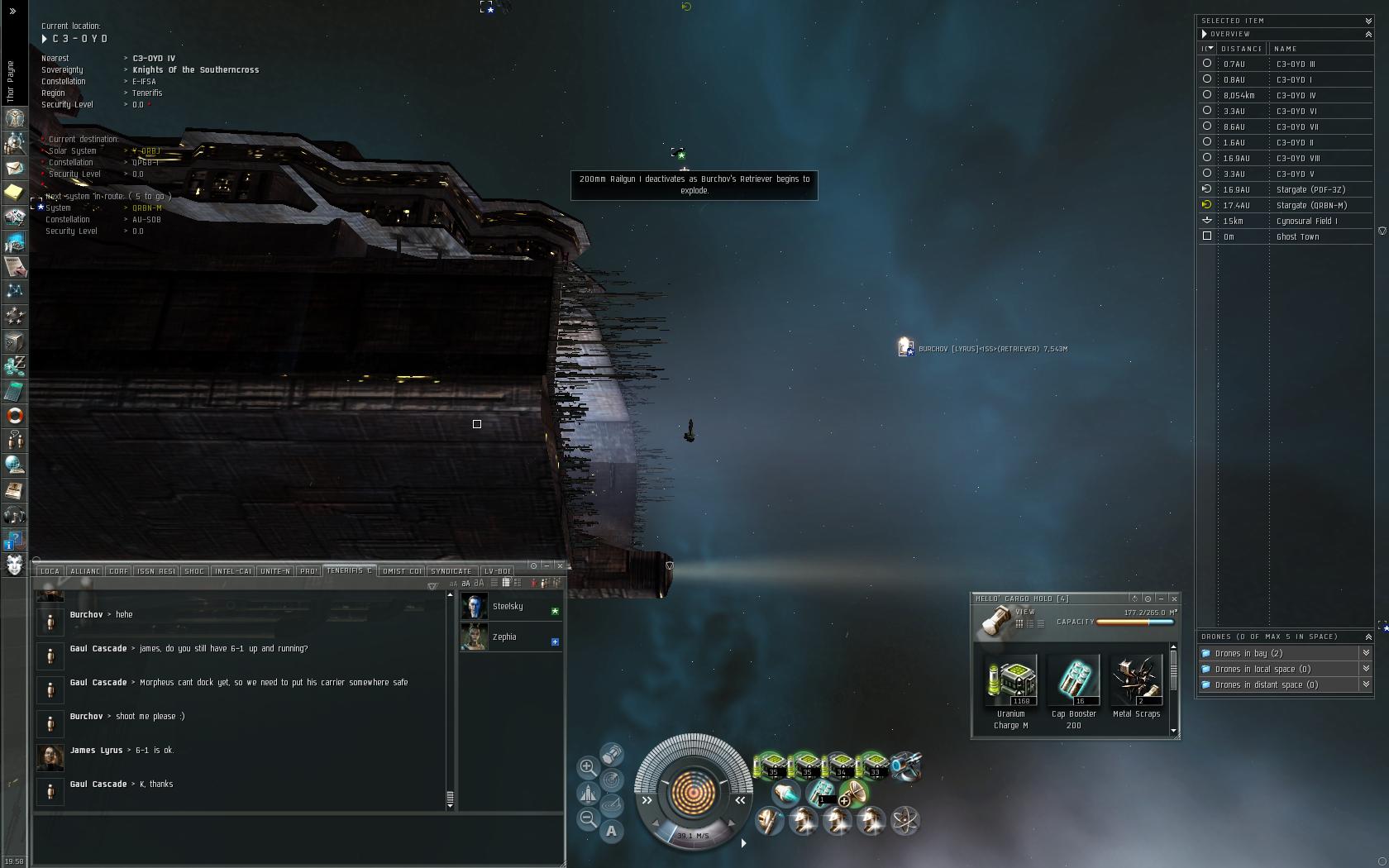Open the Corp chat channel tab
1389x868 pixels.
tap(118, 571)
